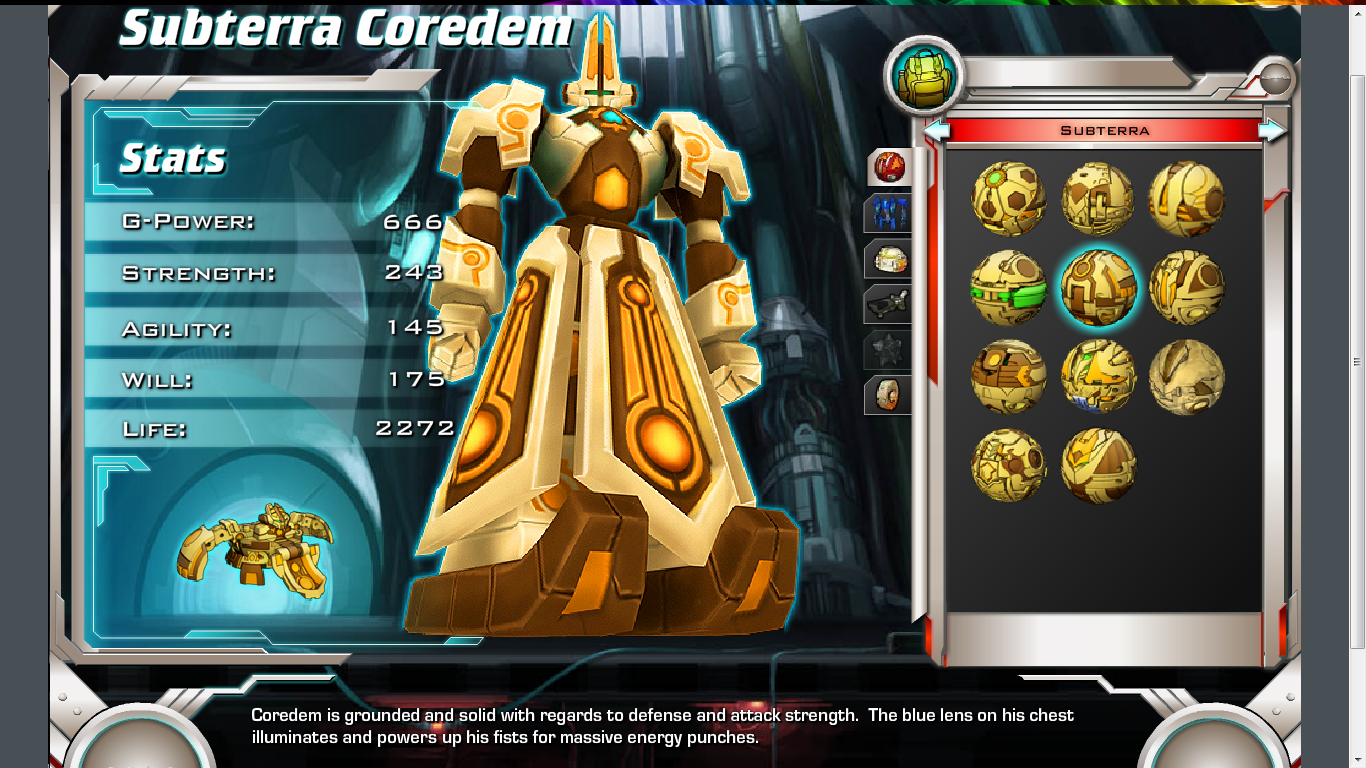Choose the Subterra ball with blue marking at its base
1366x768 pixels.
click(x=1098, y=377)
